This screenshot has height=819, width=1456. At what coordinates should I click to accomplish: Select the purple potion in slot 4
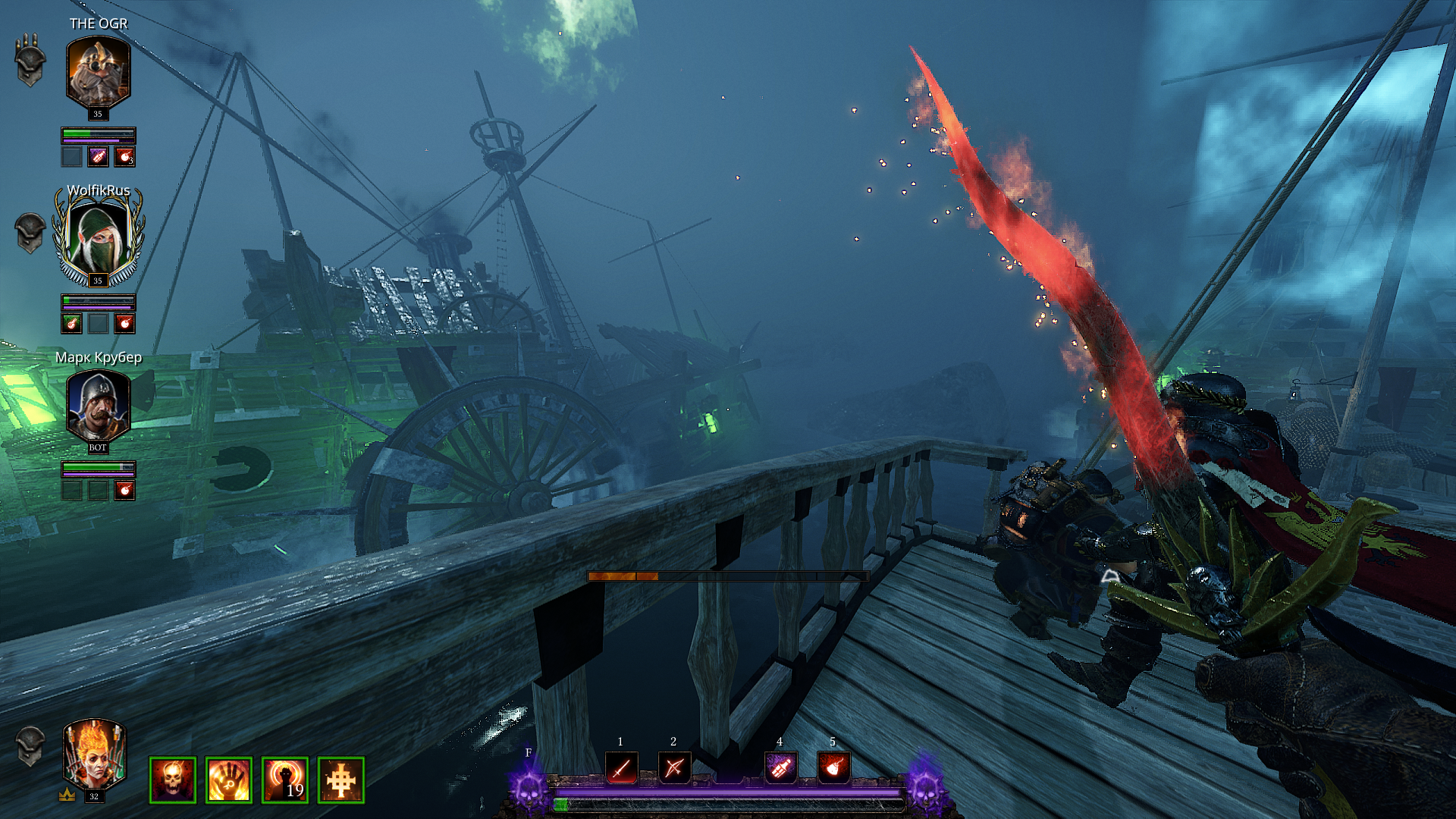pos(780,767)
